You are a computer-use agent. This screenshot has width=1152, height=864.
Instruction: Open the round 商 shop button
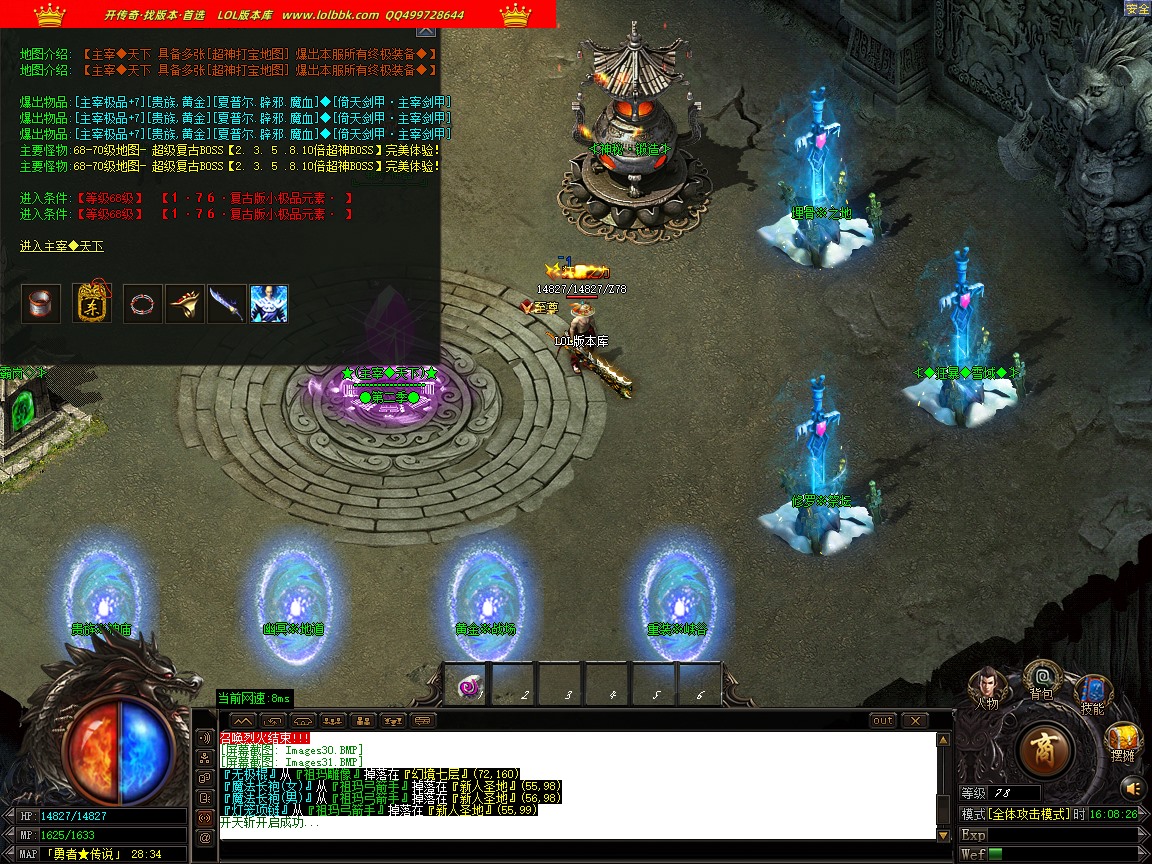click(x=1046, y=749)
